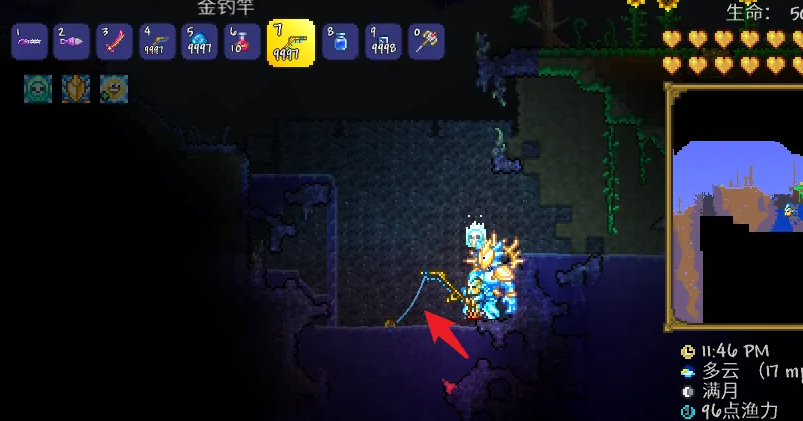Select the blue gel stack in slot 5
This screenshot has width=803, height=421.
(200, 43)
